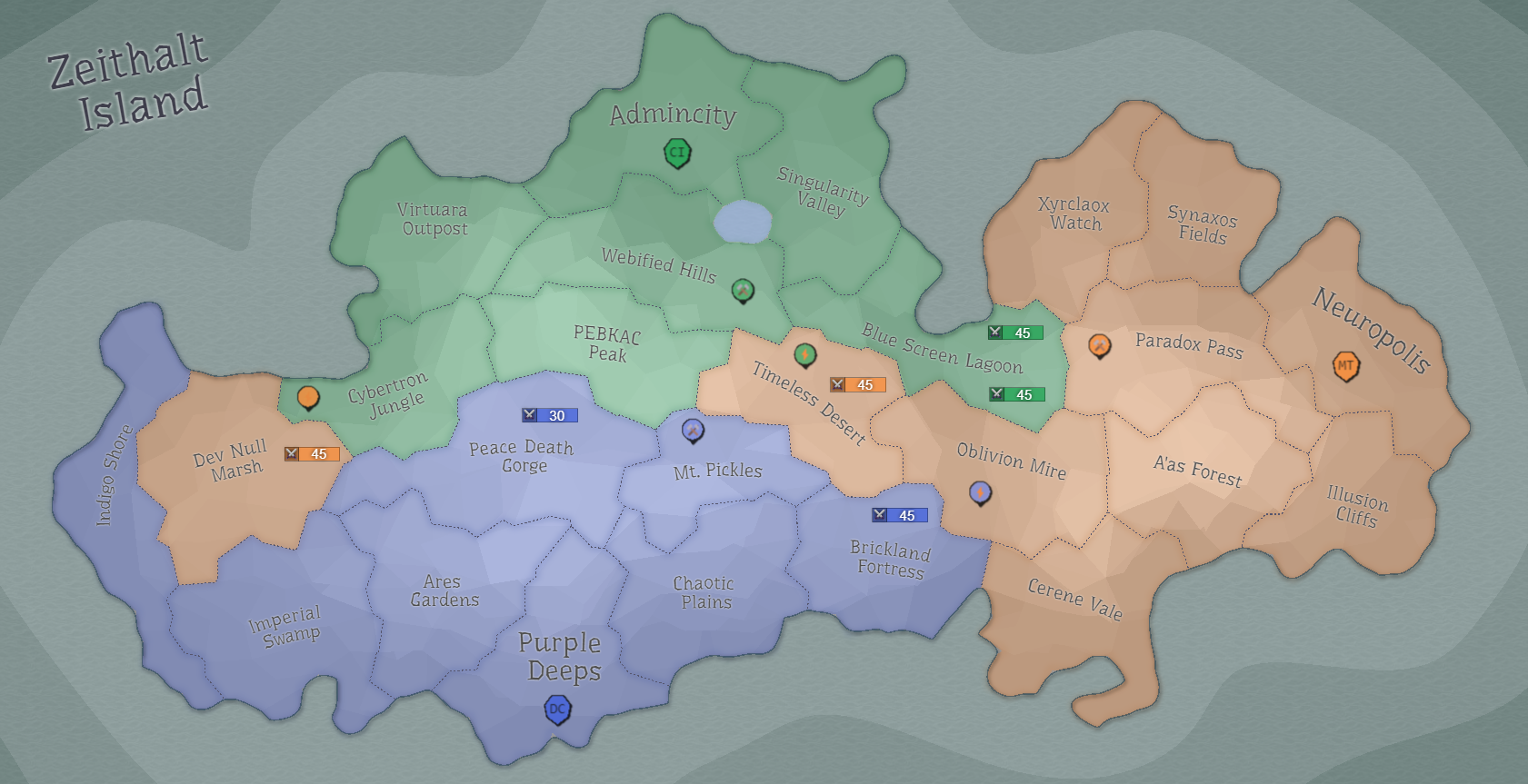Select the A'as Forest region
The image size is (1528, 784).
pyautogui.click(x=1200, y=472)
